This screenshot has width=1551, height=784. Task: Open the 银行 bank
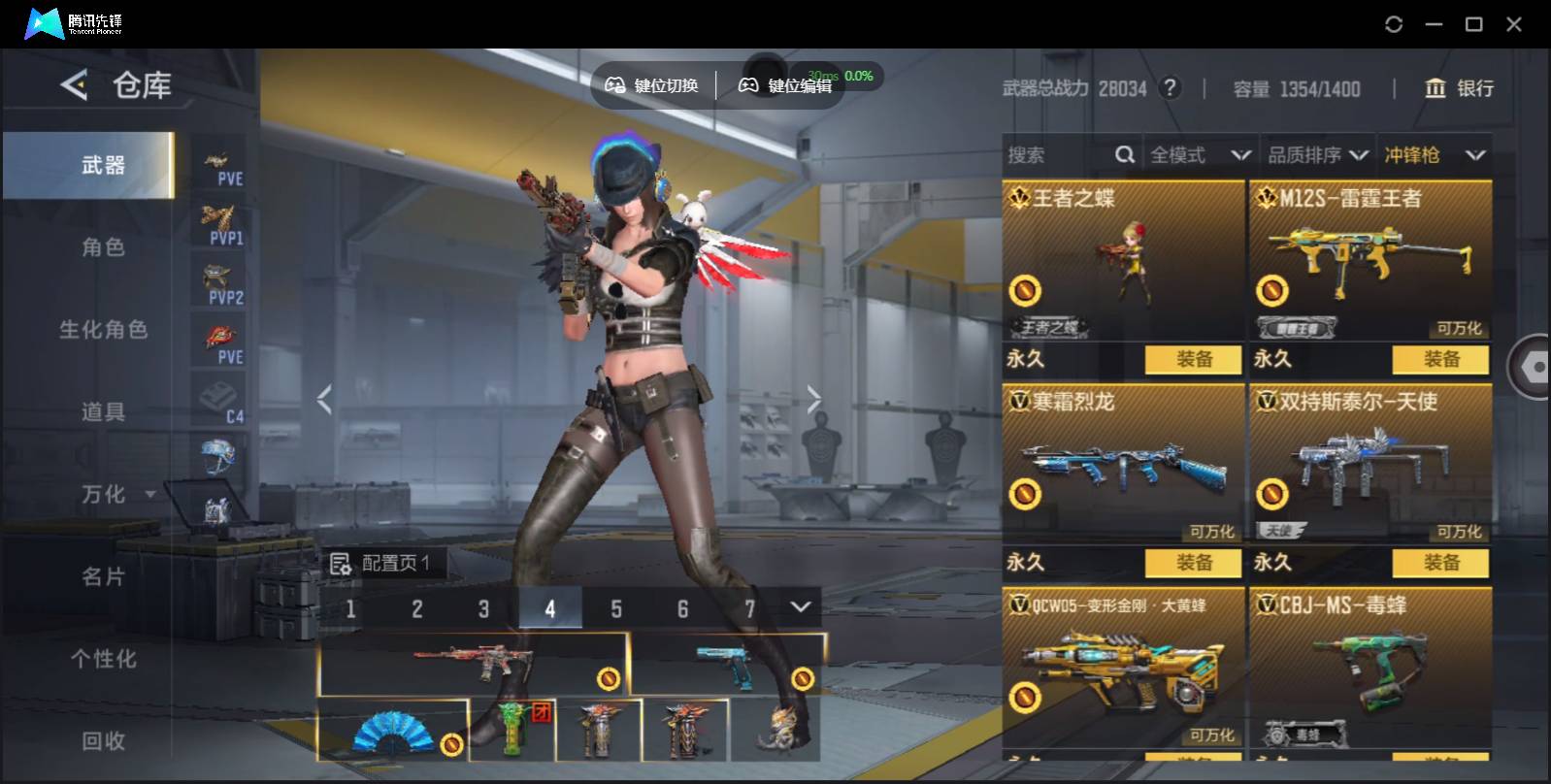[x=1459, y=88]
